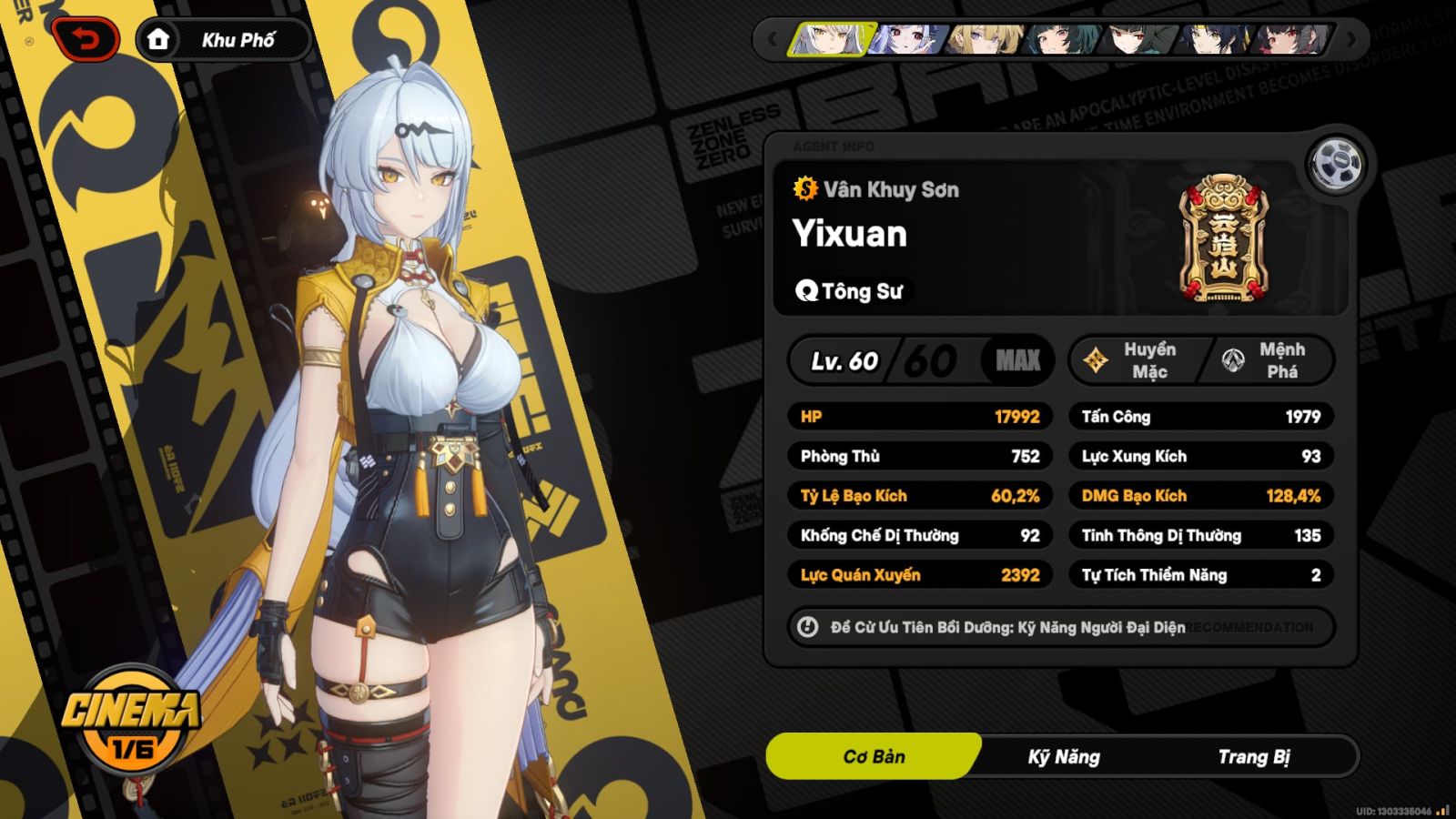The height and width of the screenshot is (819, 1456).
Task: Open the Trang Bị tab
Action: 1253,757
